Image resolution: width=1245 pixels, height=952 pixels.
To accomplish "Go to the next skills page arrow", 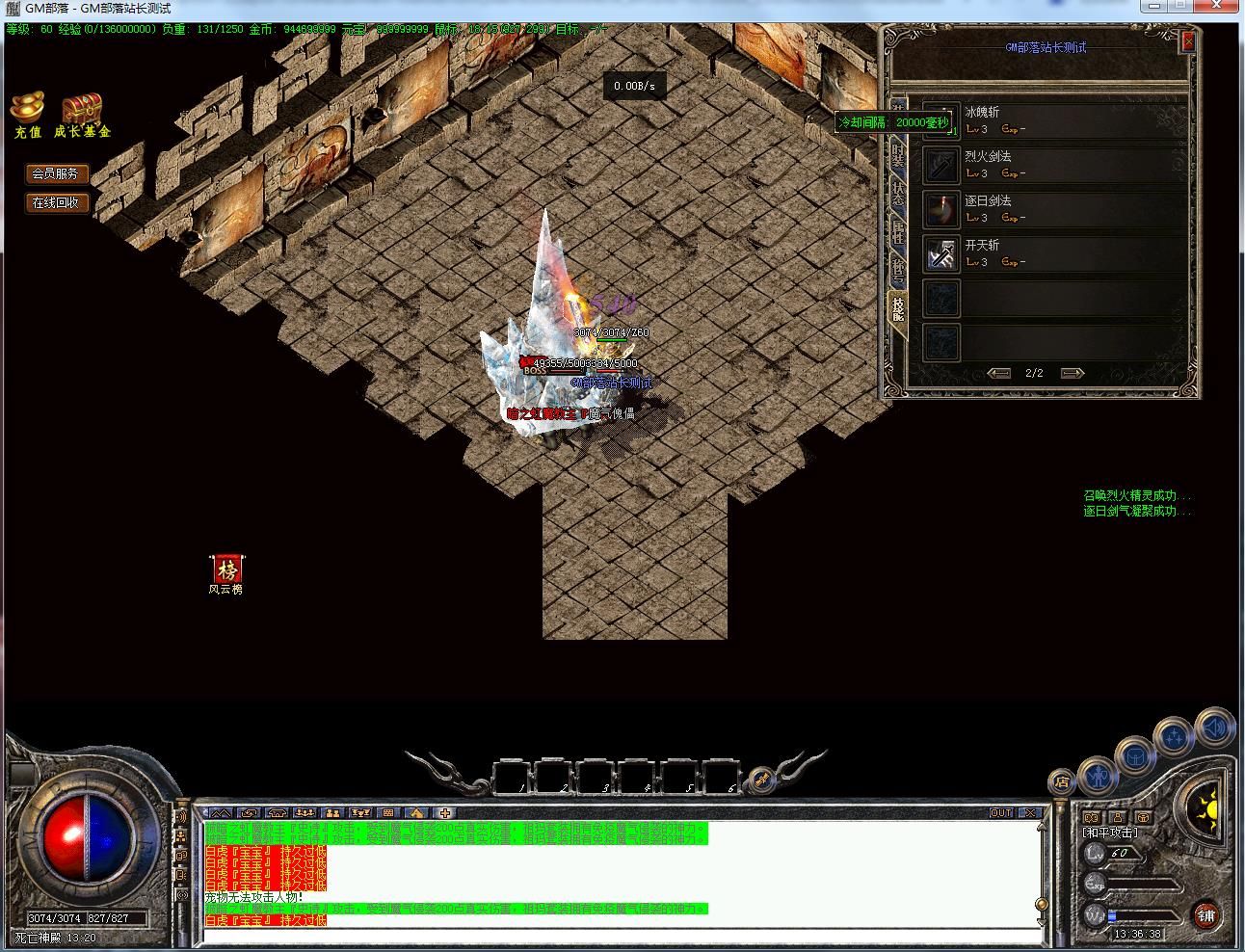I will point(1072,373).
